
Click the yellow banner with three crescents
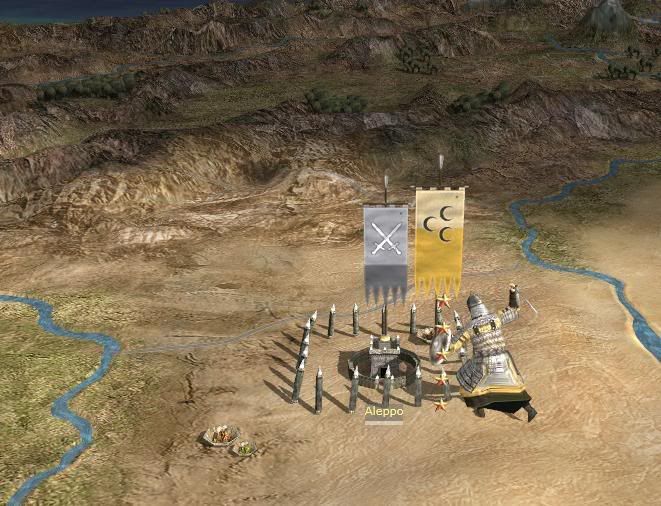(439, 238)
